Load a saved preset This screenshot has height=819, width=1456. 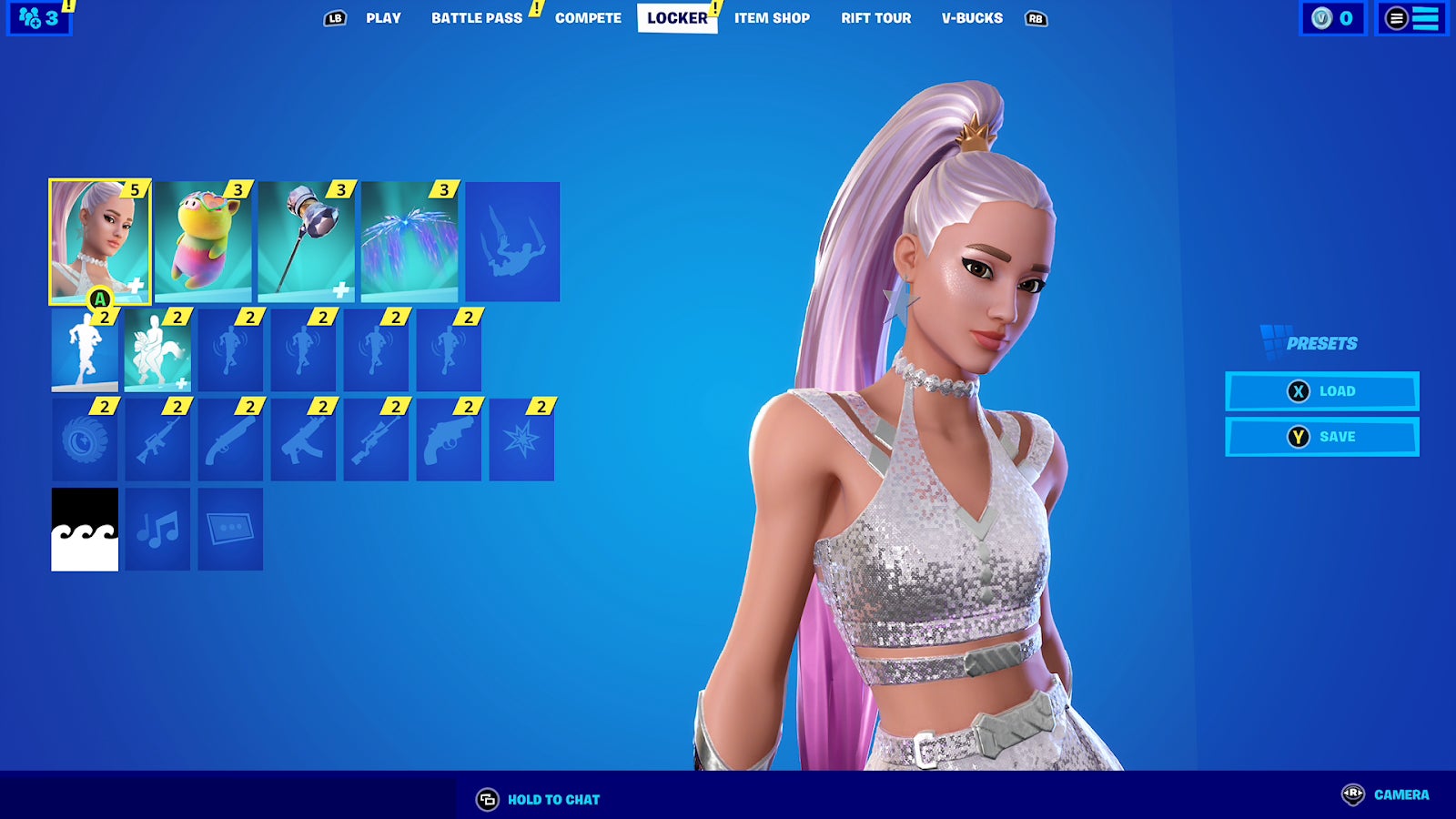(x=1322, y=390)
